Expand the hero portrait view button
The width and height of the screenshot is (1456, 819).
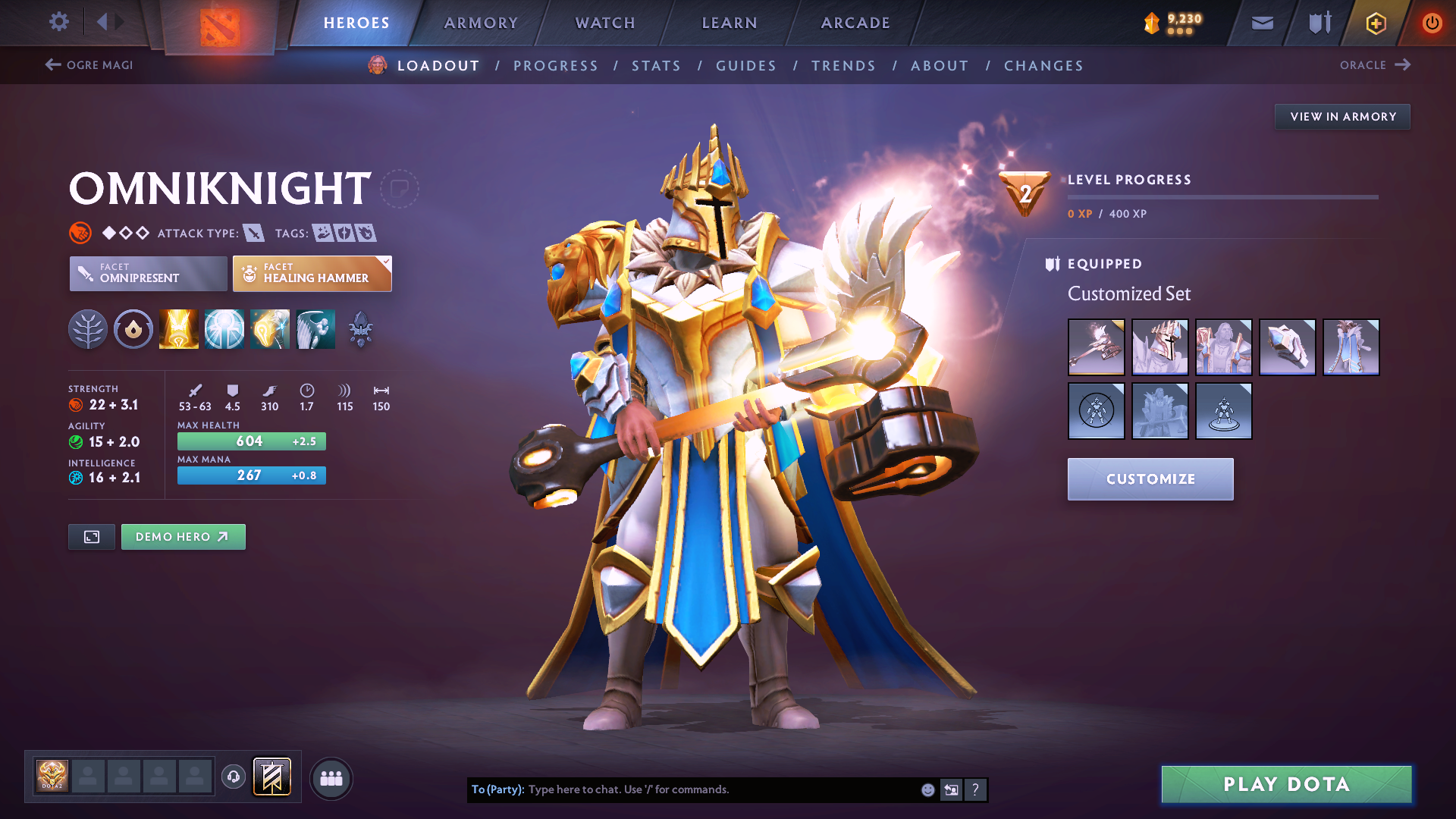tap(91, 536)
